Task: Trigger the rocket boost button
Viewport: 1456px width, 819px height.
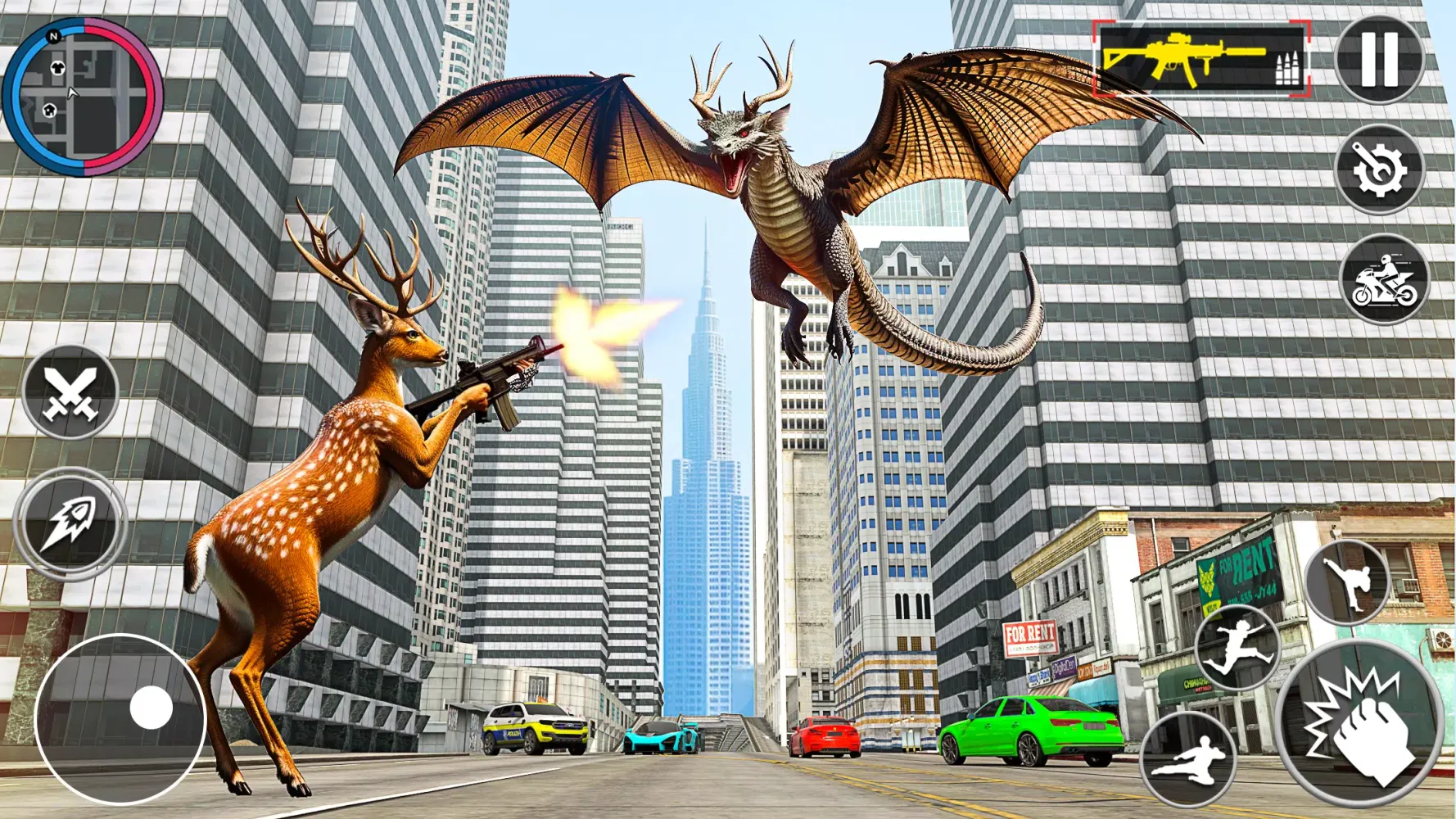Action: pyautogui.click(x=70, y=523)
